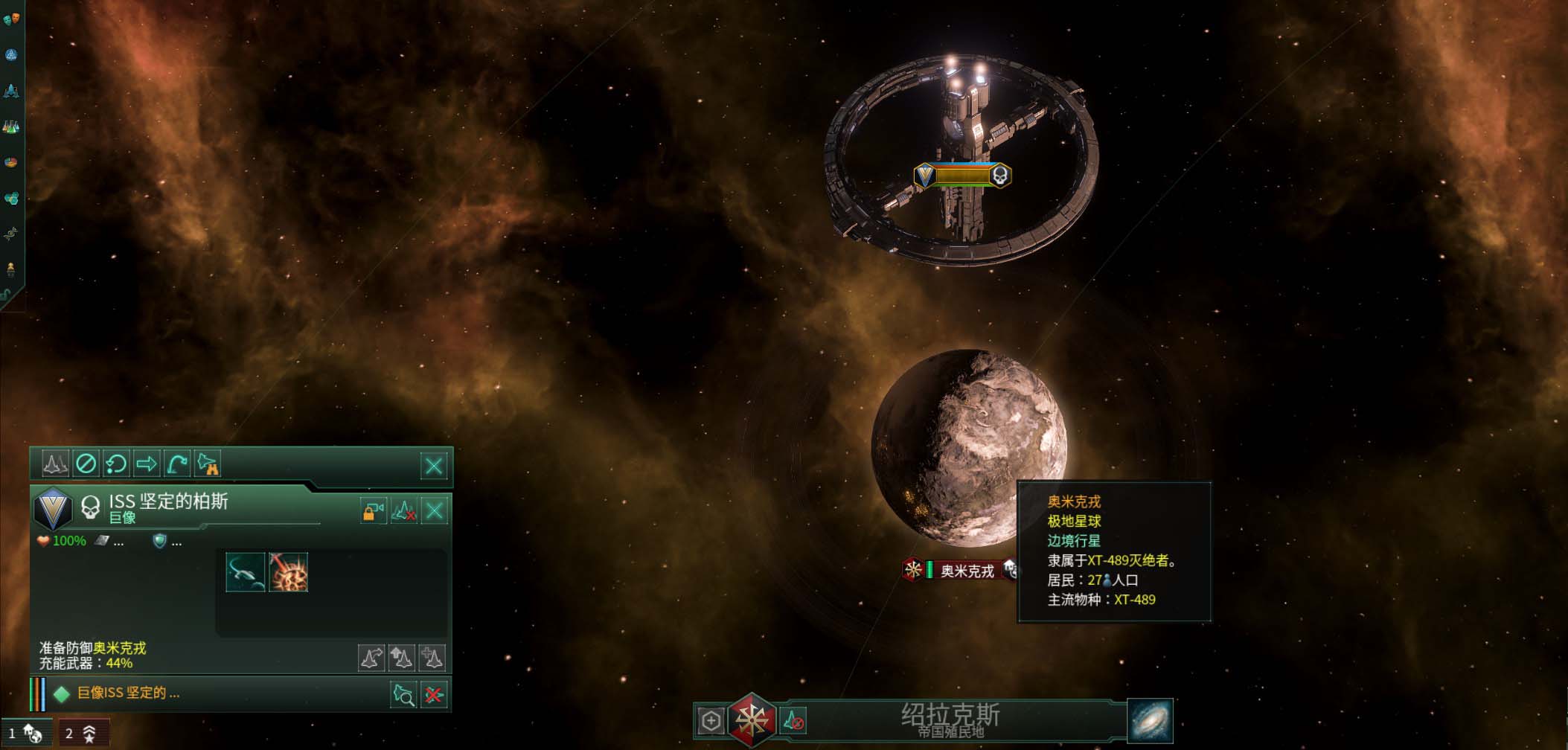
Task: Click the stop orders circle-slash icon
Action: click(86, 464)
